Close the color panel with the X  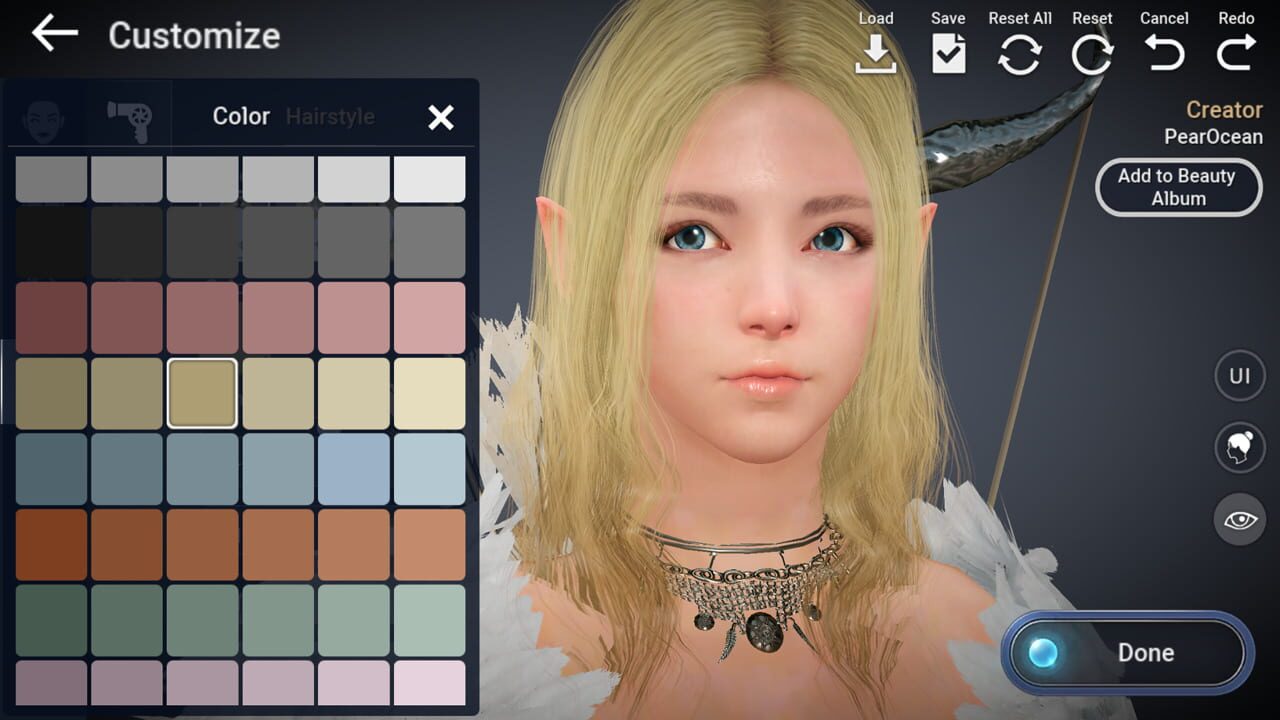[441, 117]
